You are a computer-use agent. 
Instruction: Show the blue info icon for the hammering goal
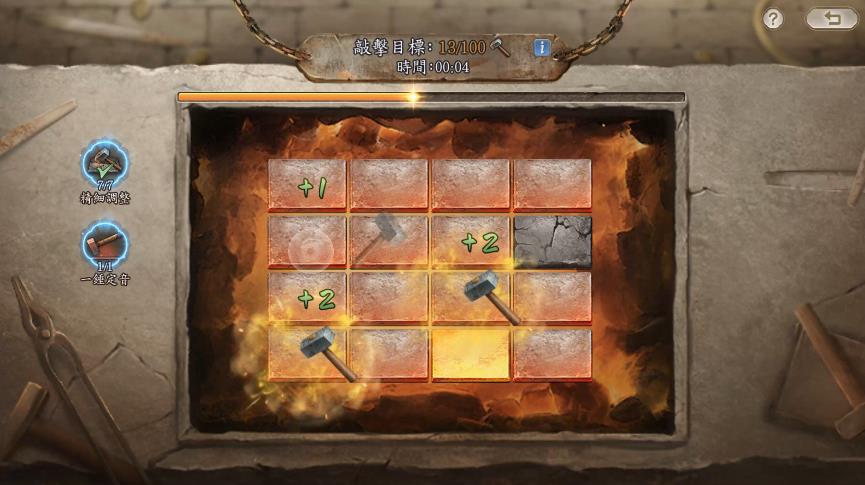pyautogui.click(x=542, y=47)
